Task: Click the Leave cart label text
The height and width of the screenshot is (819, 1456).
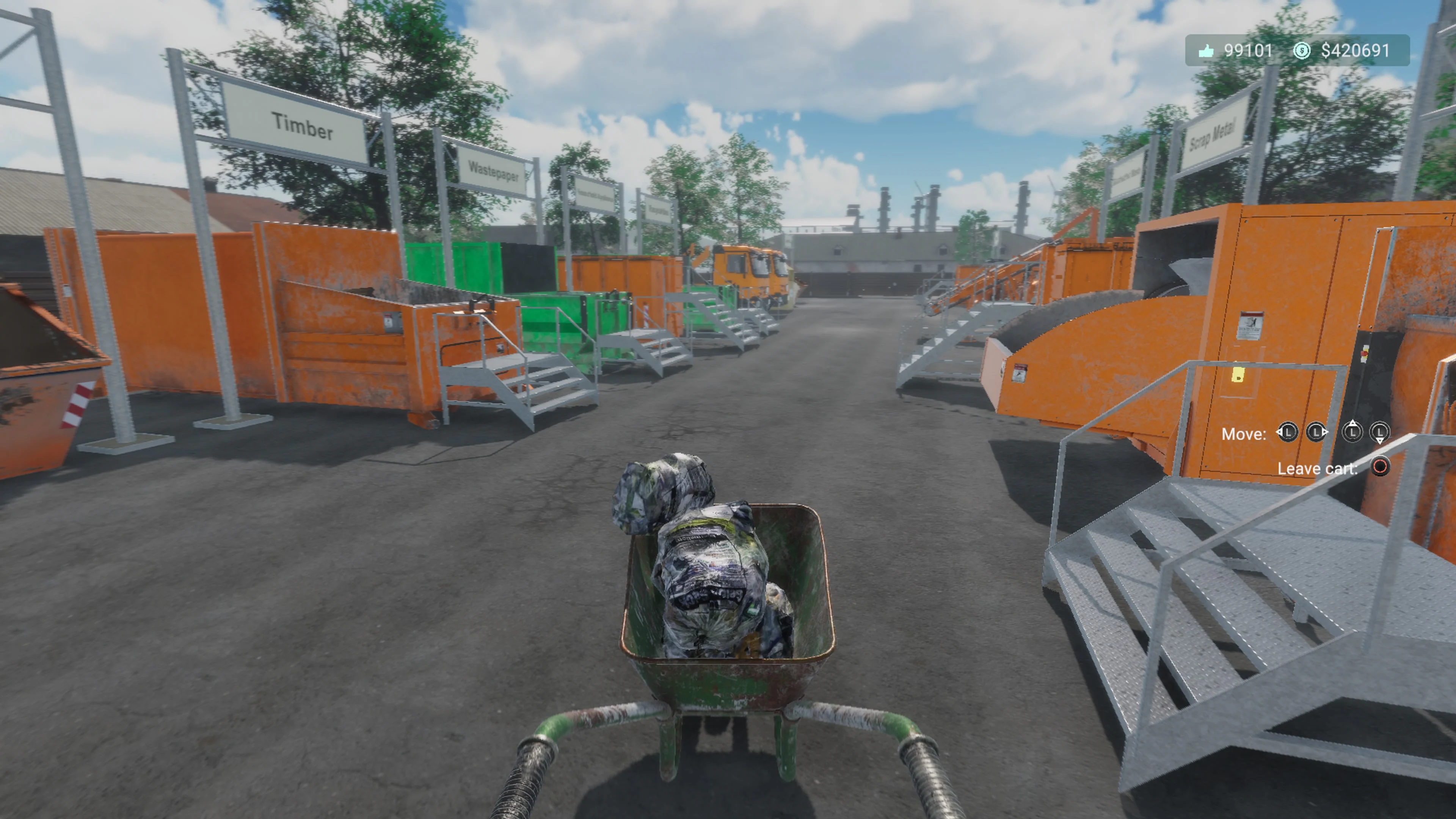Action: (1317, 468)
